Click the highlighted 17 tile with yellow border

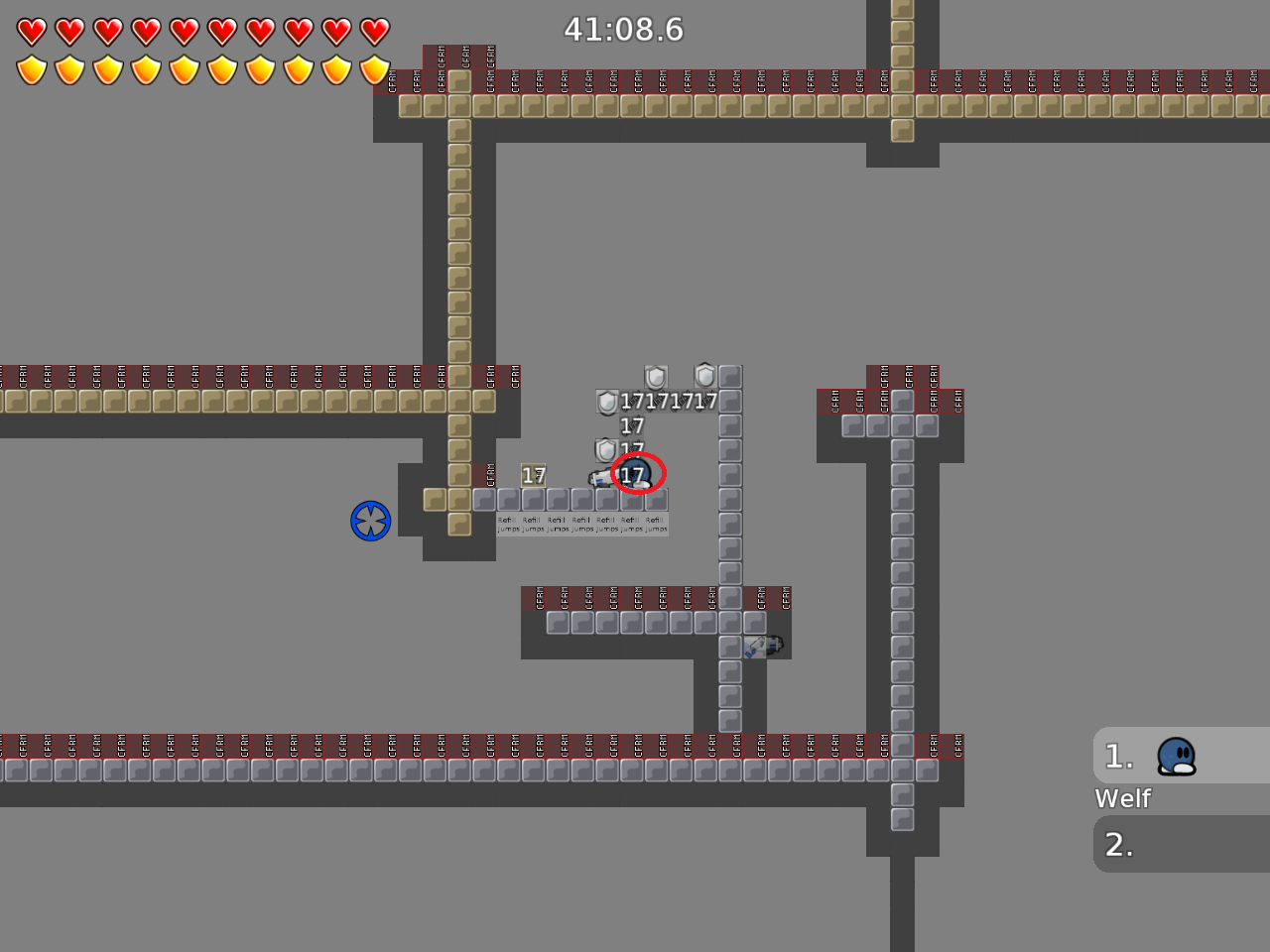point(533,475)
